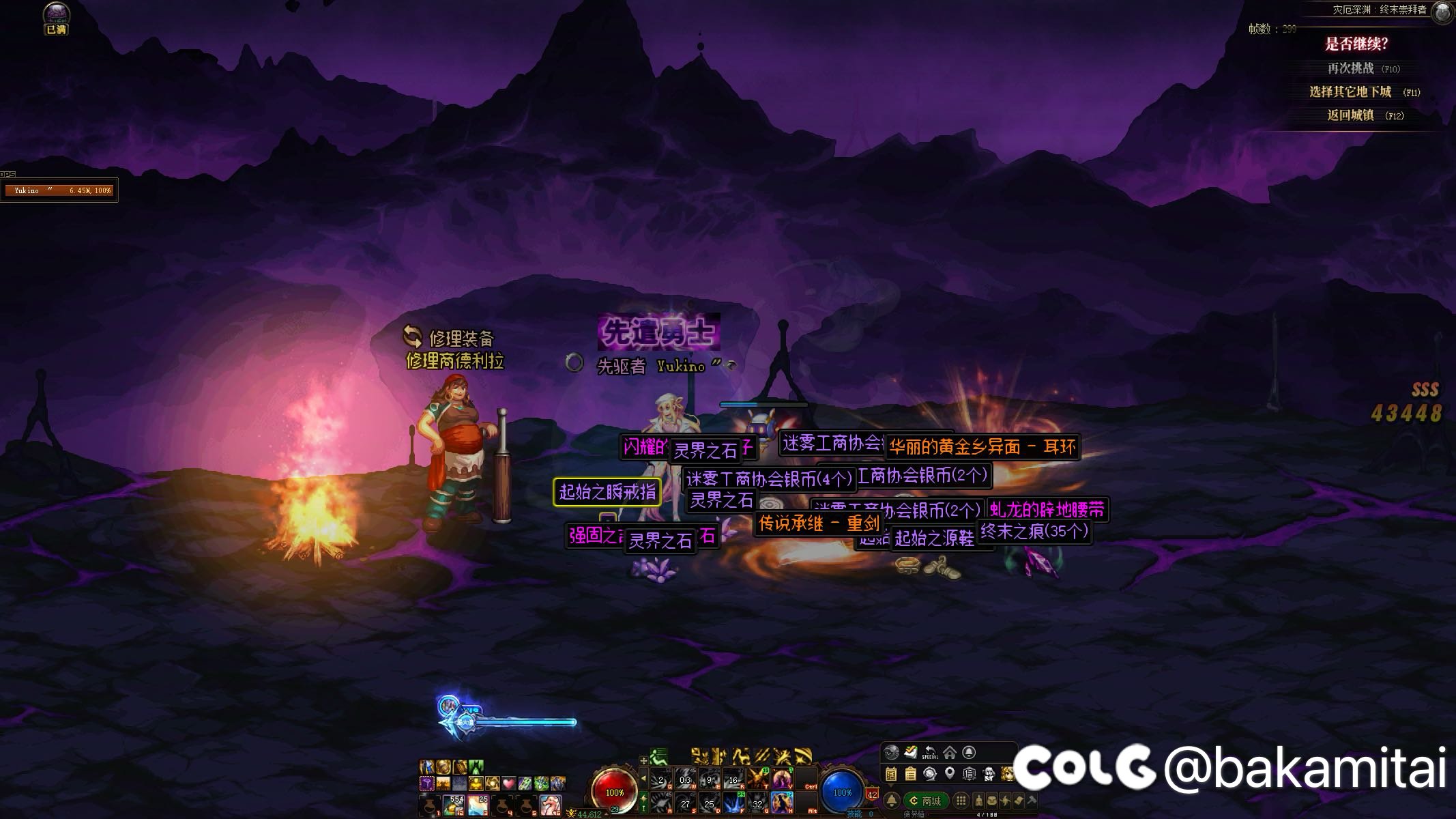Activate the purple skill on Y key

click(782, 779)
